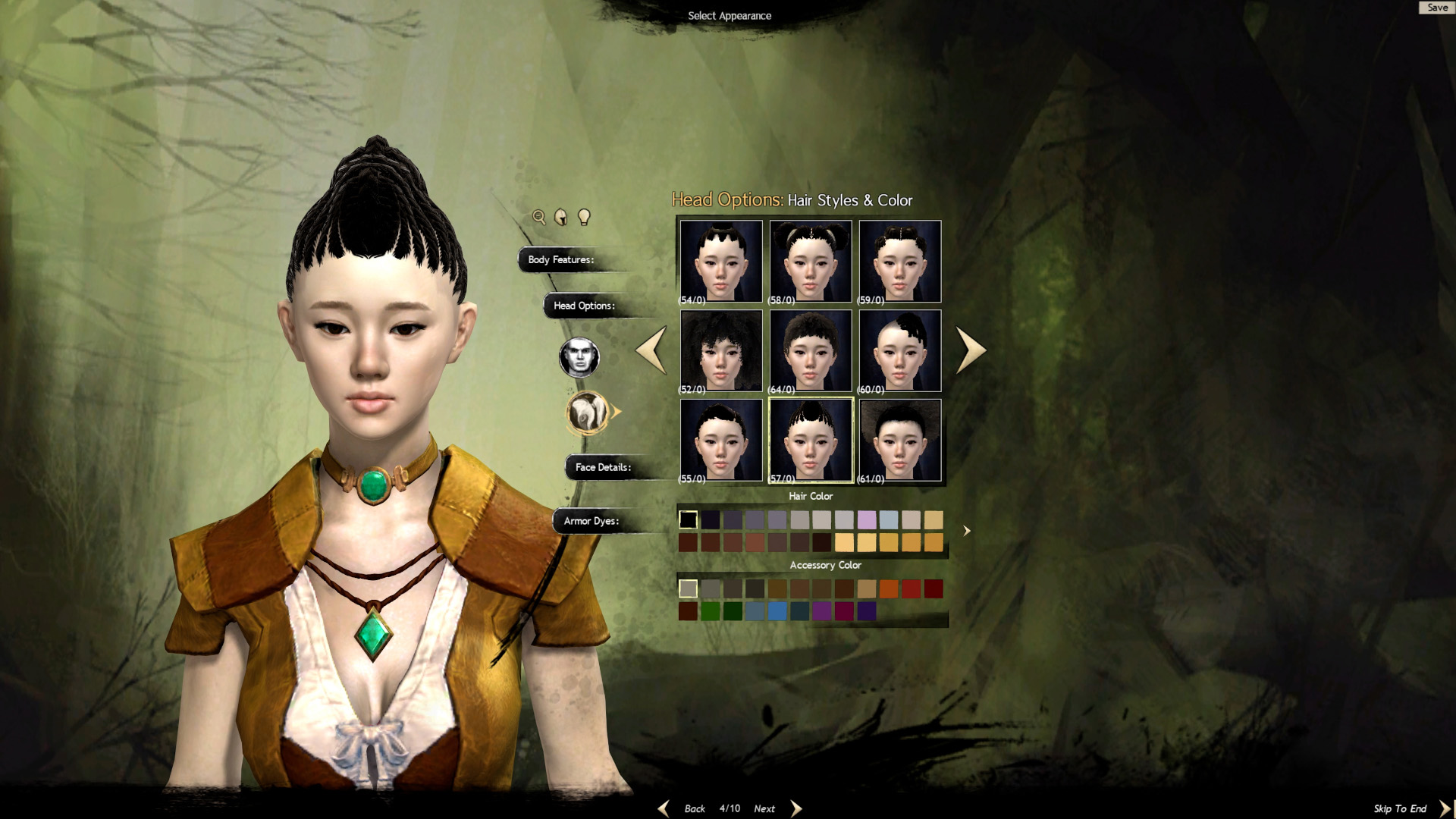
Task: Show the previous page of hairstyles
Action: 651,350
